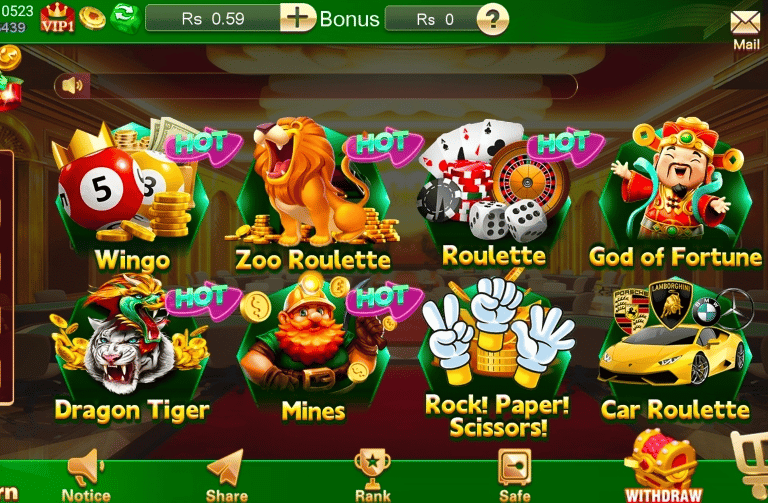Viewport: 768px width, 503px height.
Task: Tap the Share button
Action: (226, 475)
